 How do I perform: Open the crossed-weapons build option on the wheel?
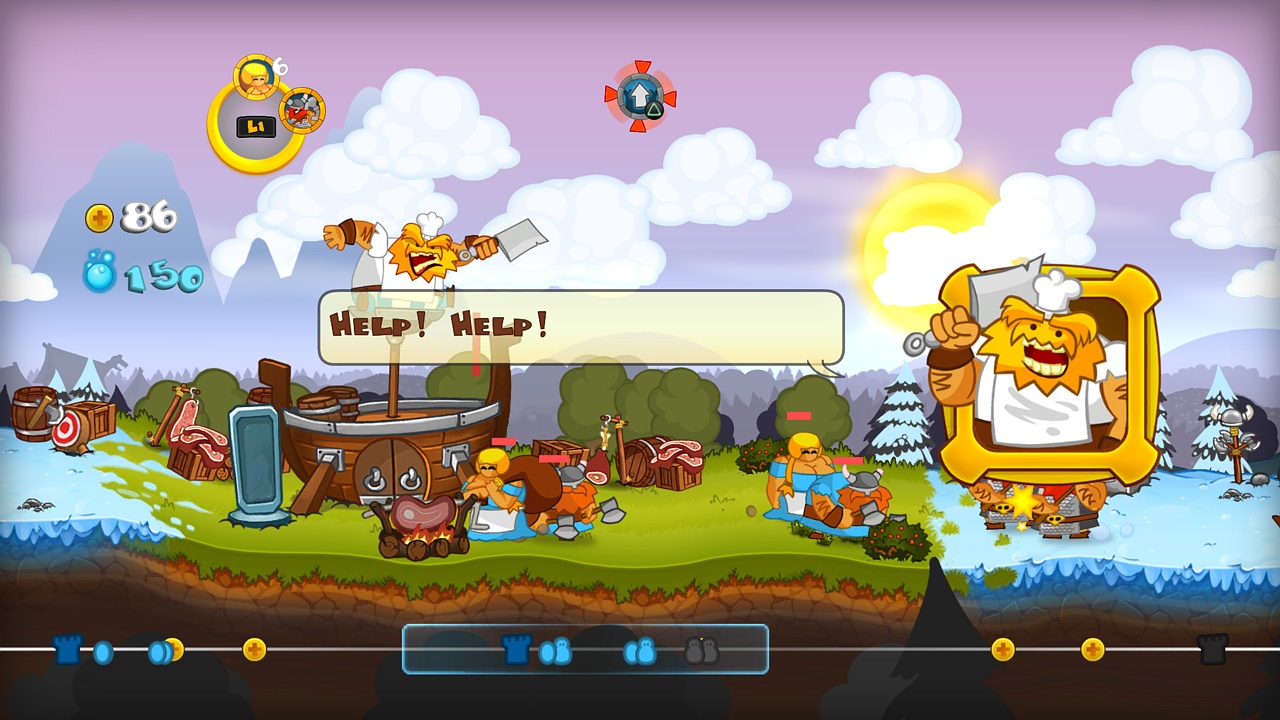click(x=301, y=112)
